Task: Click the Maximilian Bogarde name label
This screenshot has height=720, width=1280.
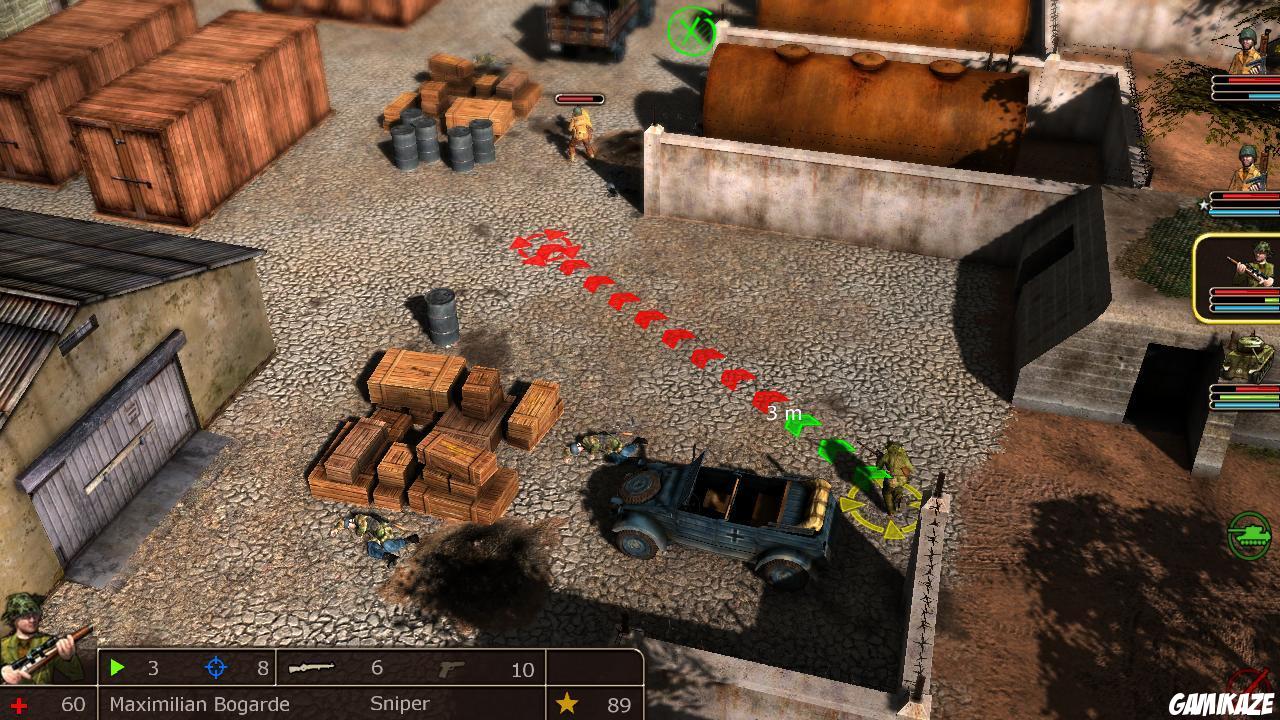Action: pos(199,704)
